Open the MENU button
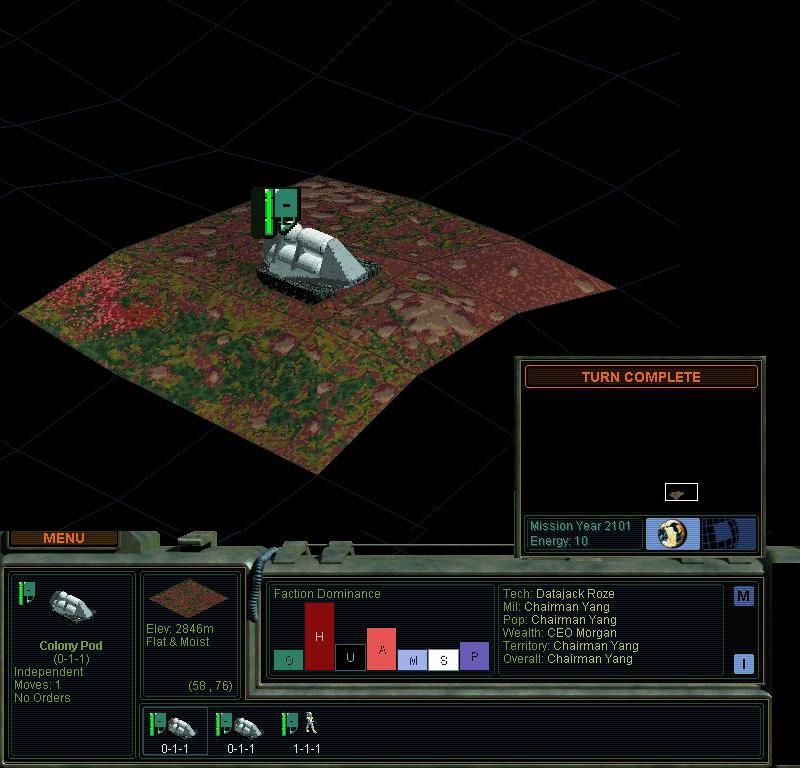This screenshot has width=800, height=768. tap(64, 538)
